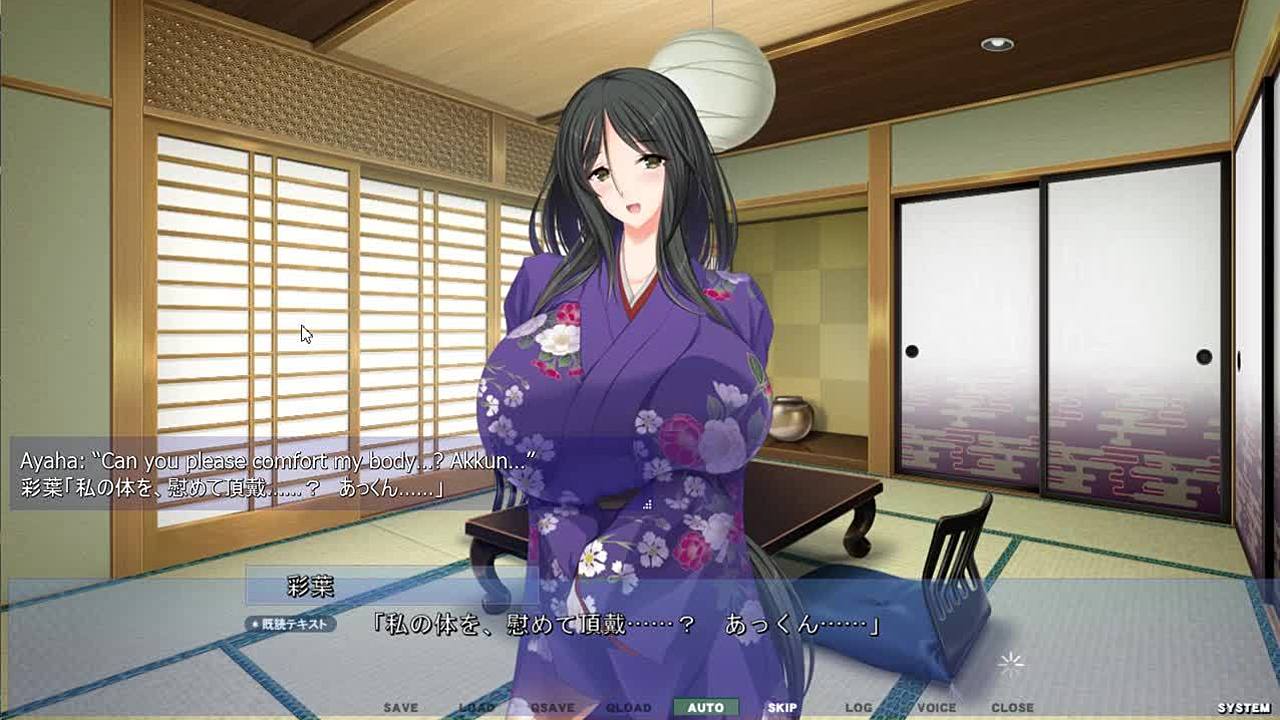Toggle AUTO text advance mode

705,708
